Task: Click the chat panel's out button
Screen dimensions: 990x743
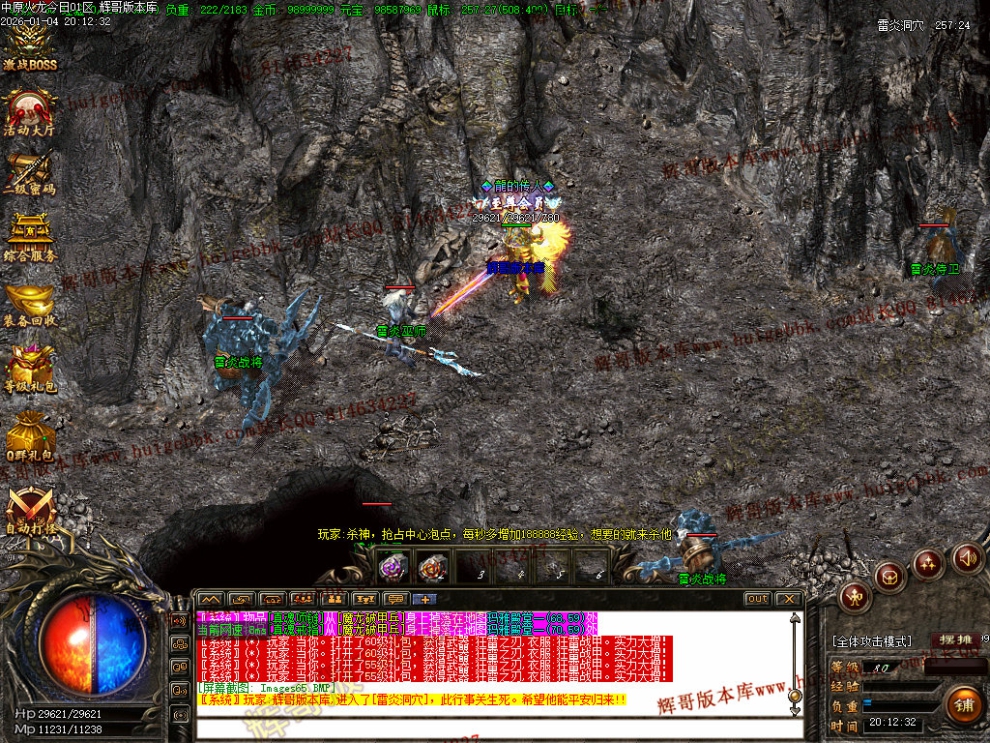Action: coord(757,599)
